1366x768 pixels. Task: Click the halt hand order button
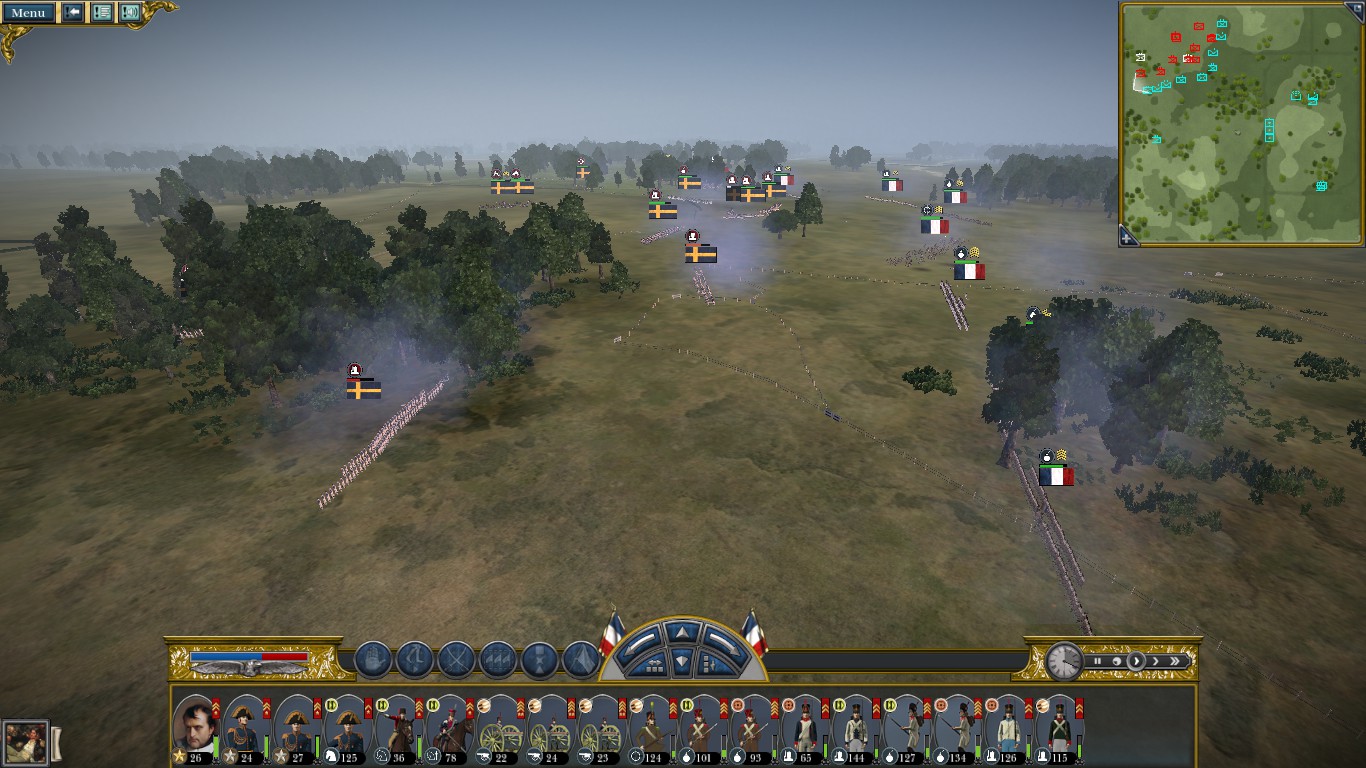click(x=372, y=660)
